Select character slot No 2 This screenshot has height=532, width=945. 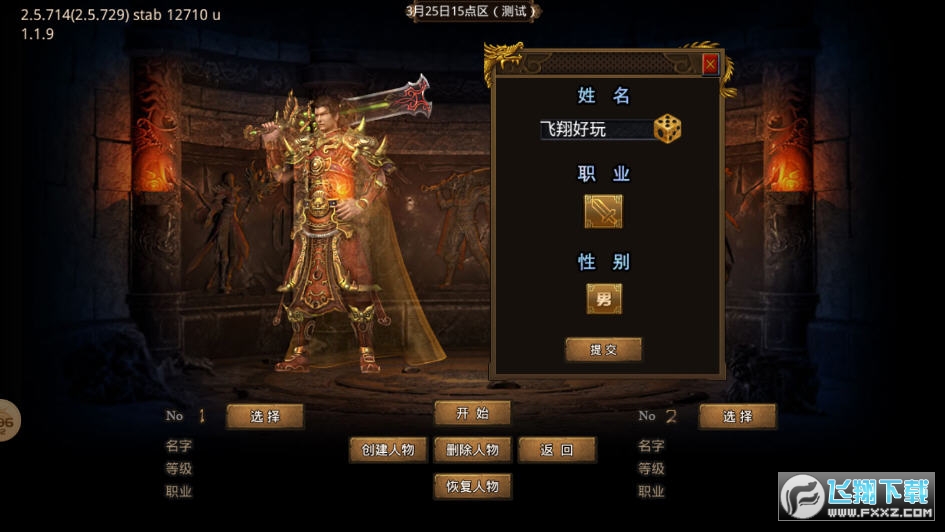738,417
